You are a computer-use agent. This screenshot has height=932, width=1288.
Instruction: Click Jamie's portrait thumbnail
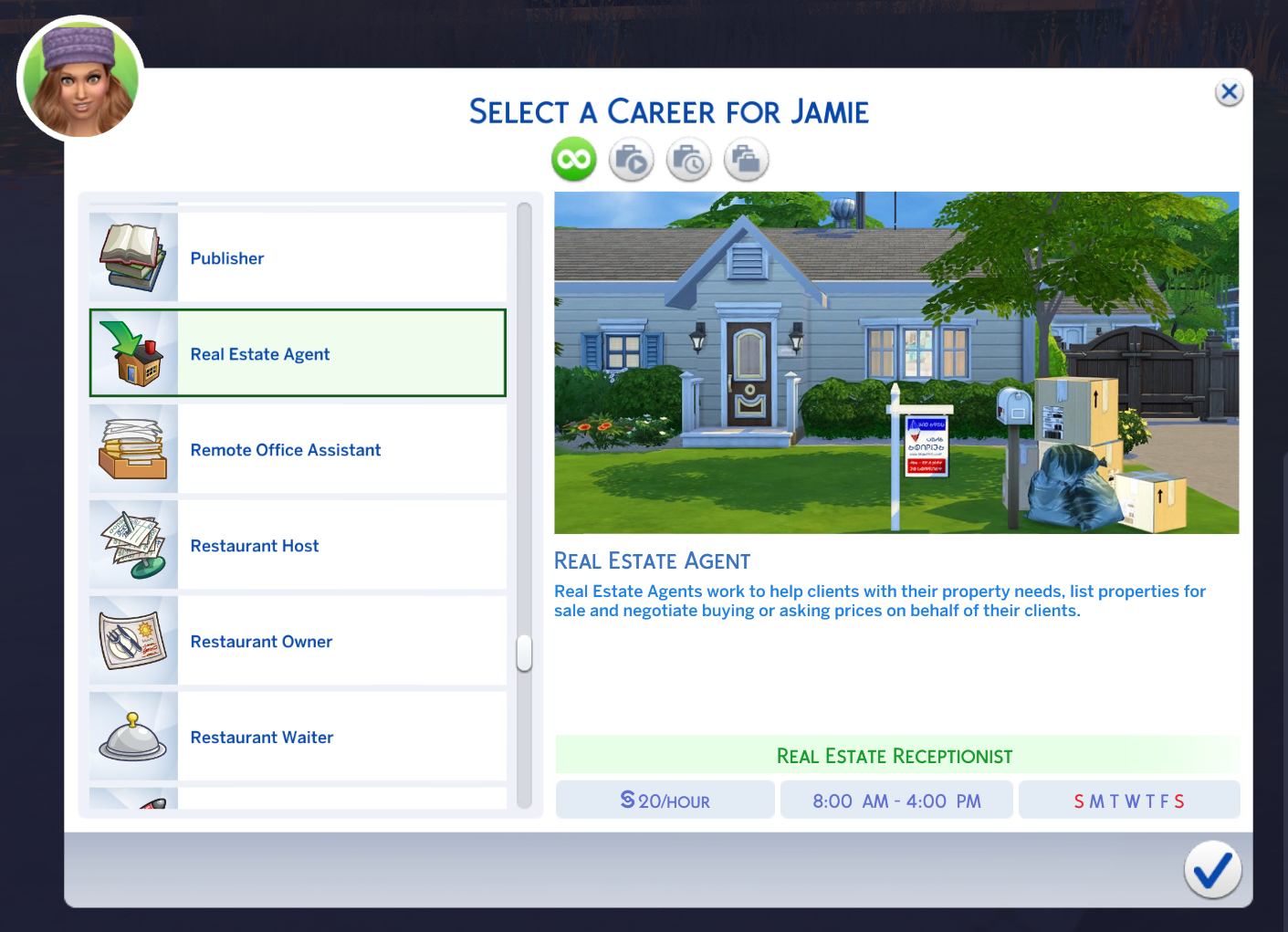point(79,79)
